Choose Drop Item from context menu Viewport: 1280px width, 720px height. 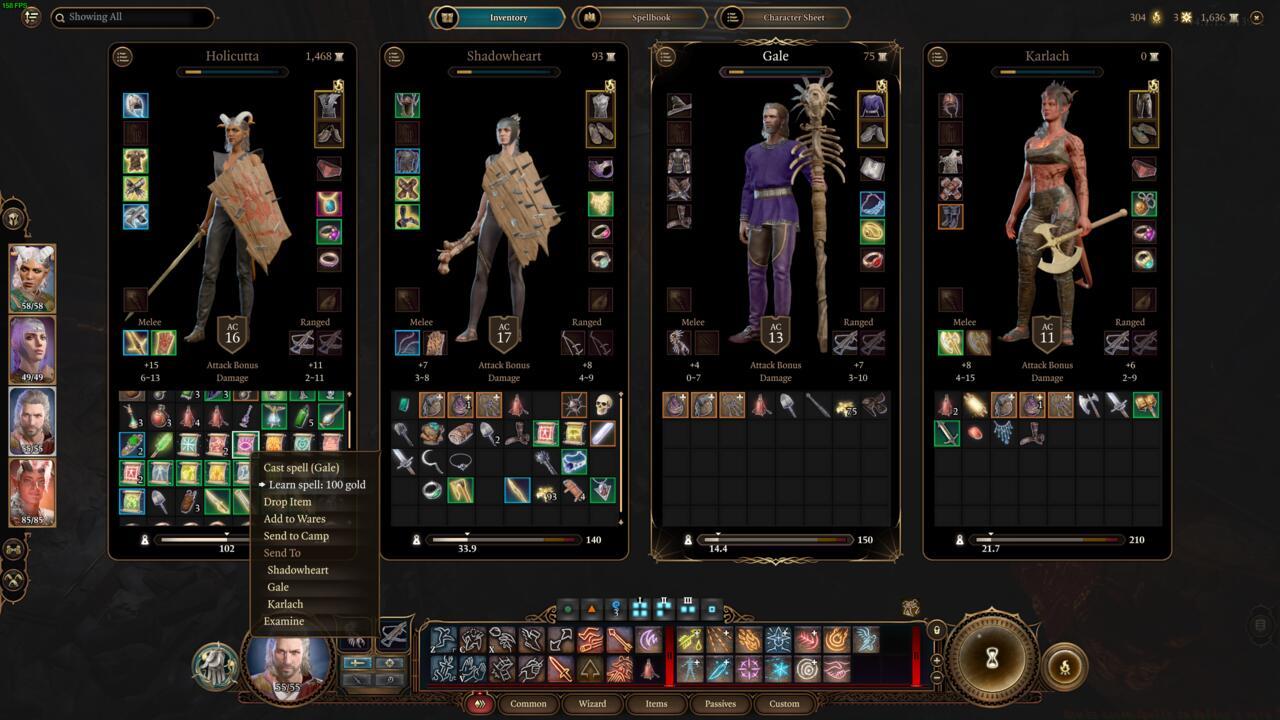pos(287,502)
